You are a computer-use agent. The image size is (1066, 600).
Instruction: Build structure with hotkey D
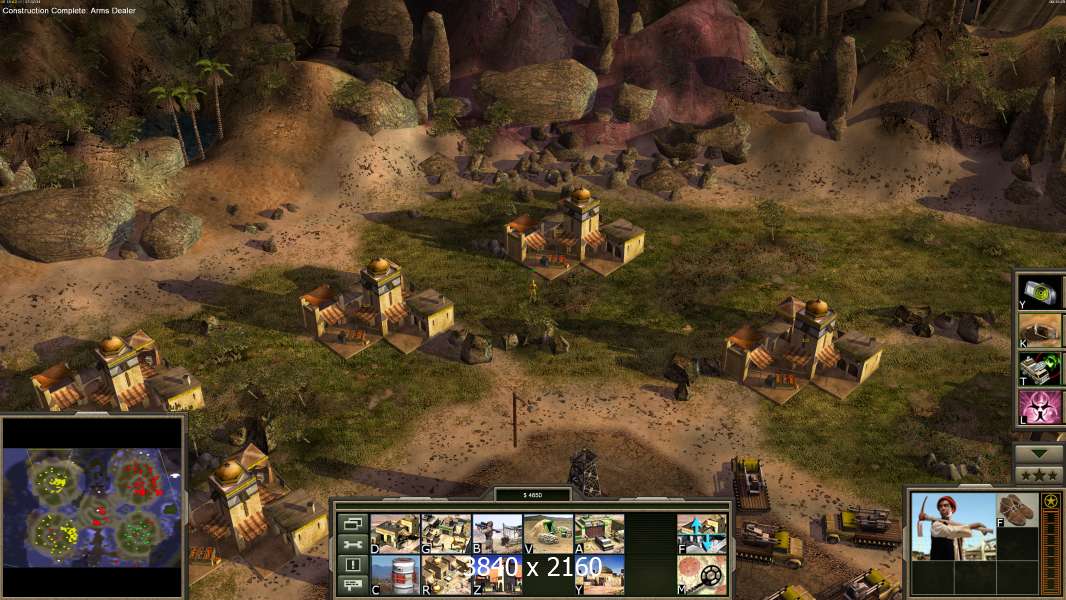point(394,533)
